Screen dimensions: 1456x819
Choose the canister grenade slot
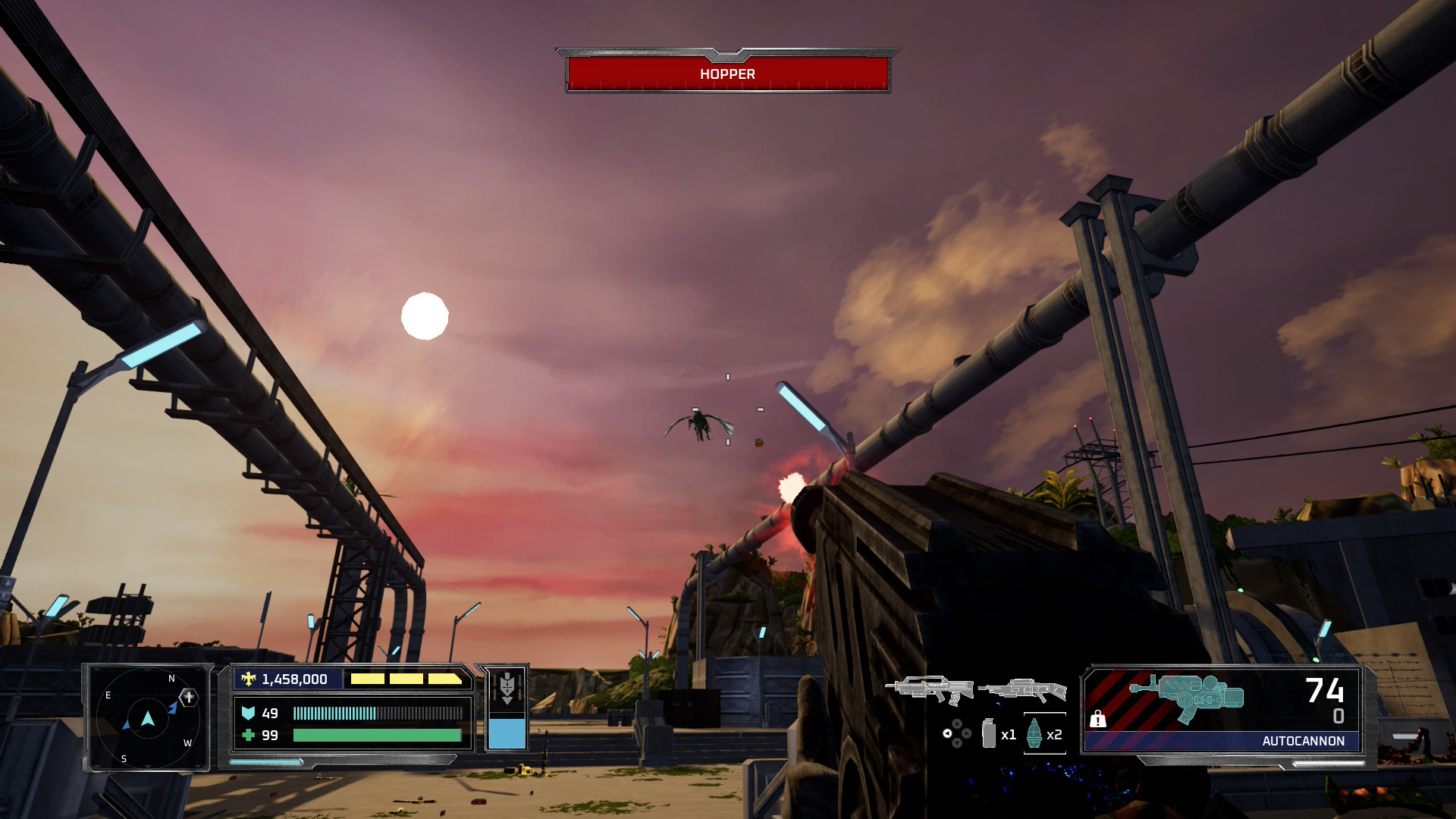[989, 733]
